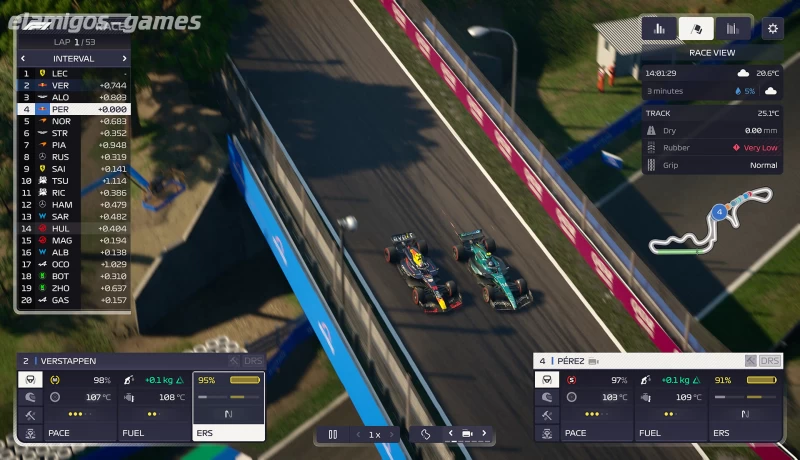Switch to the next camera view
This screenshot has height=460, width=800.
[x=485, y=434]
